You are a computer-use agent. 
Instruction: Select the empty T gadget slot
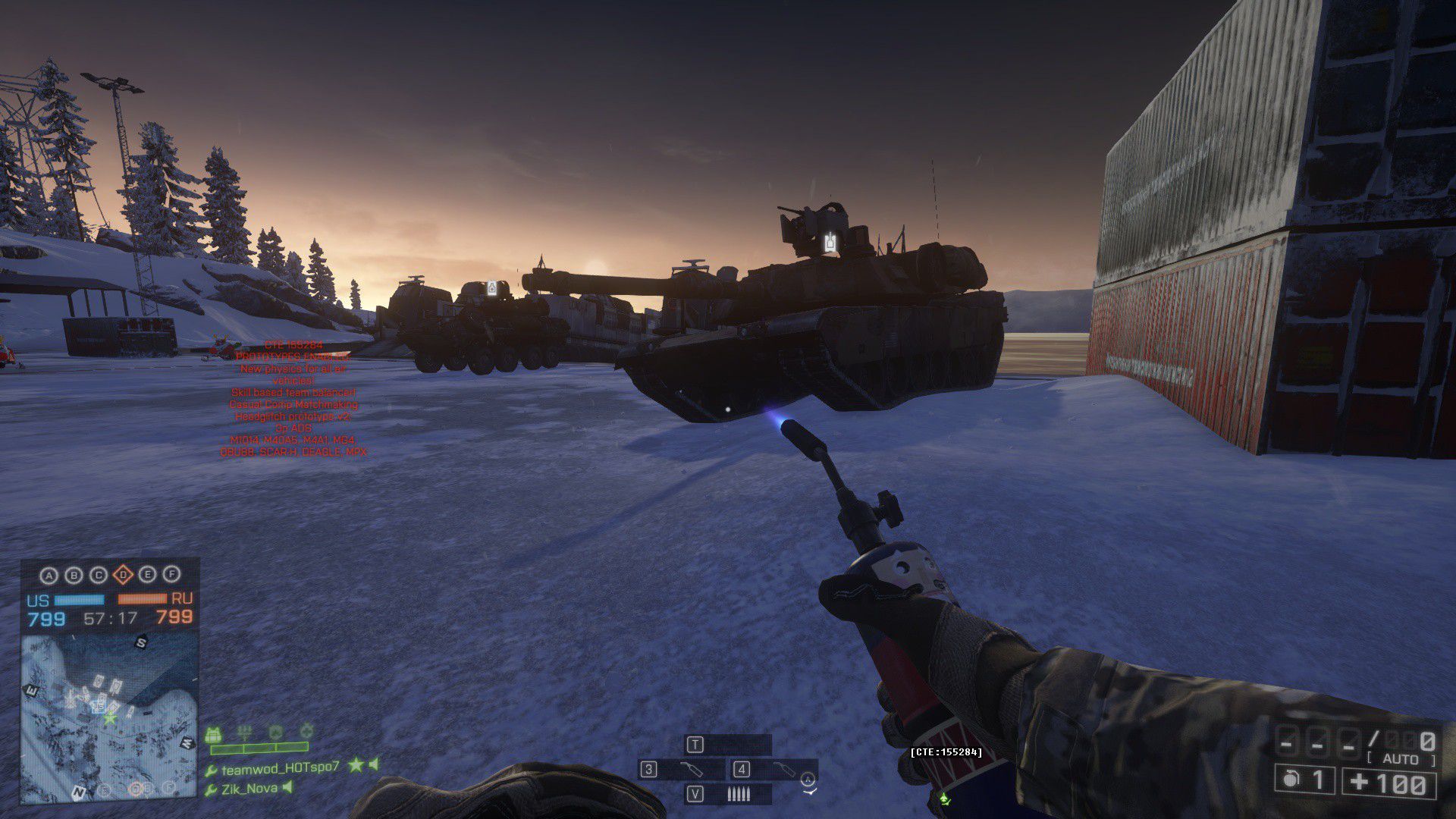[x=728, y=745]
